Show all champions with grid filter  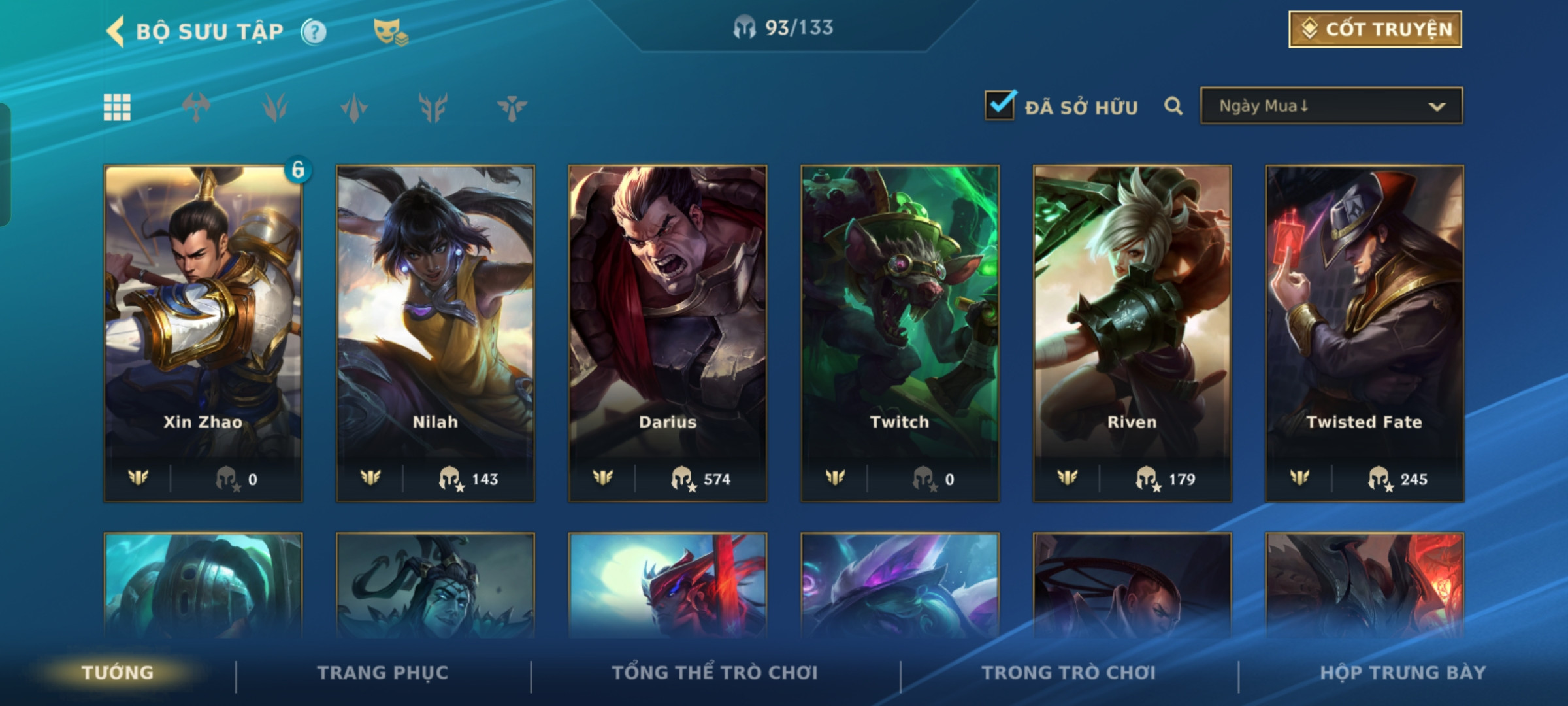coord(117,107)
